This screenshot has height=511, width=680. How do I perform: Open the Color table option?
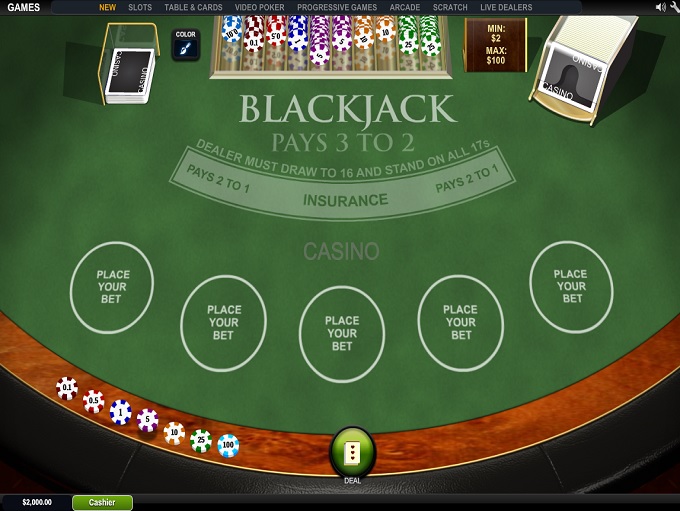[186, 44]
